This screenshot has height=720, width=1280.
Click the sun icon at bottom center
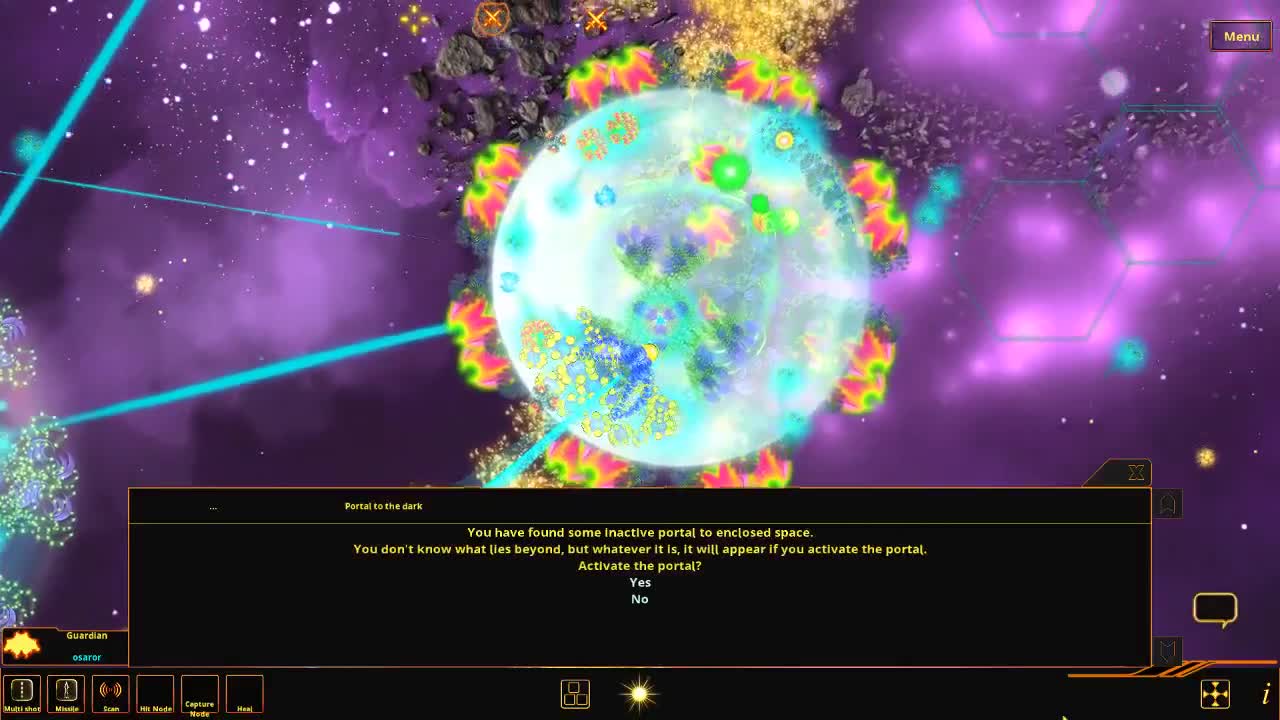coord(639,693)
